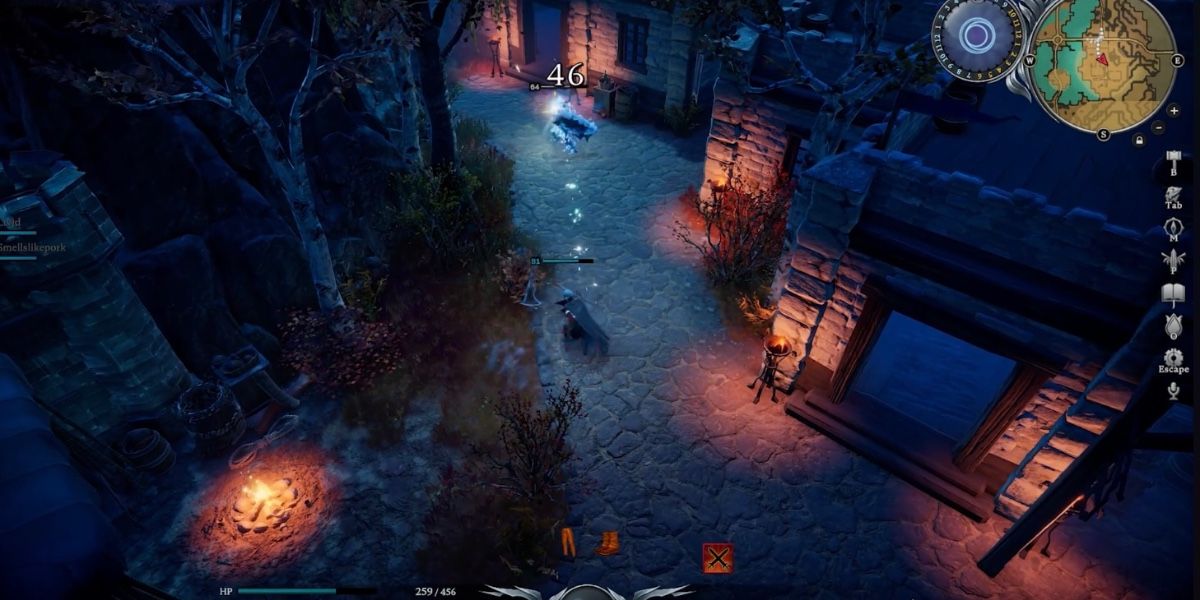Toggle the microphone voice chat icon
Image resolution: width=1200 pixels, height=600 pixels.
[1174, 391]
